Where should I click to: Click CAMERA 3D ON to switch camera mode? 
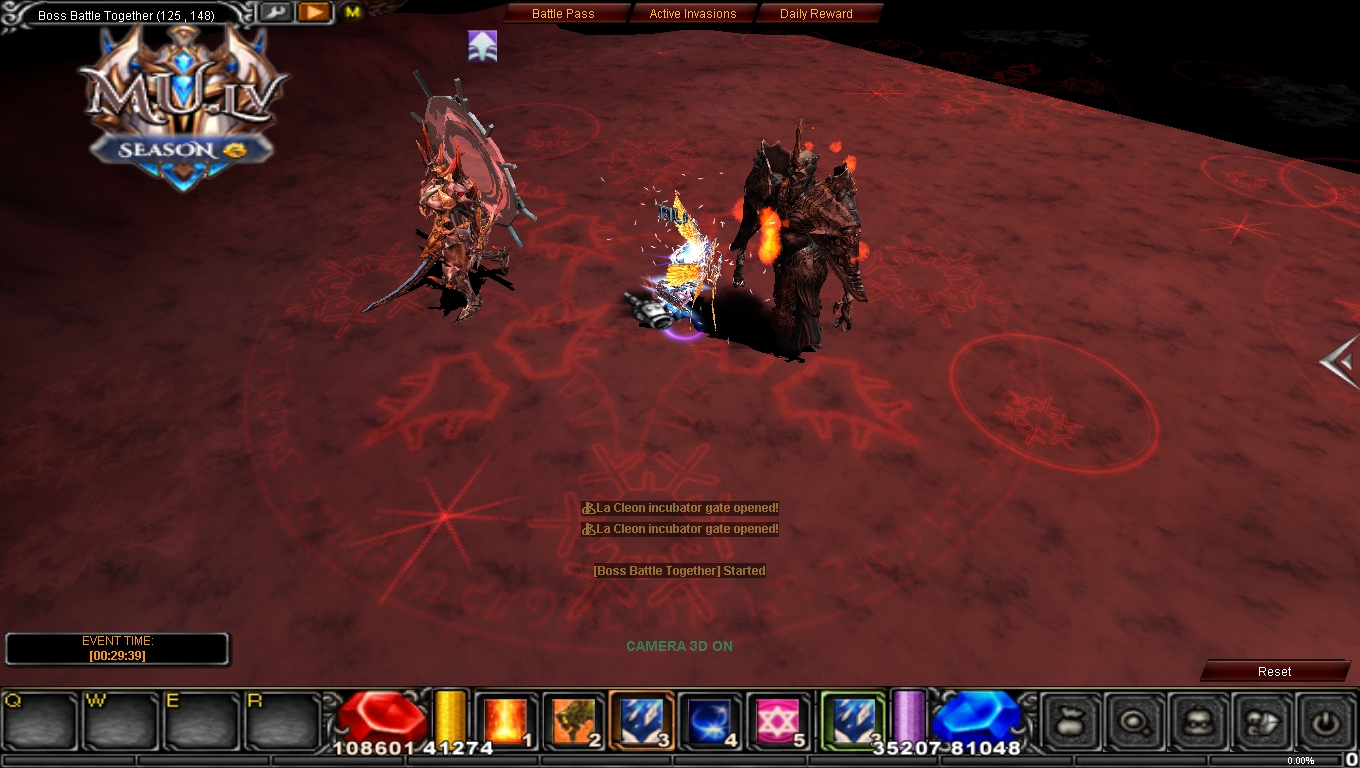tap(680, 646)
